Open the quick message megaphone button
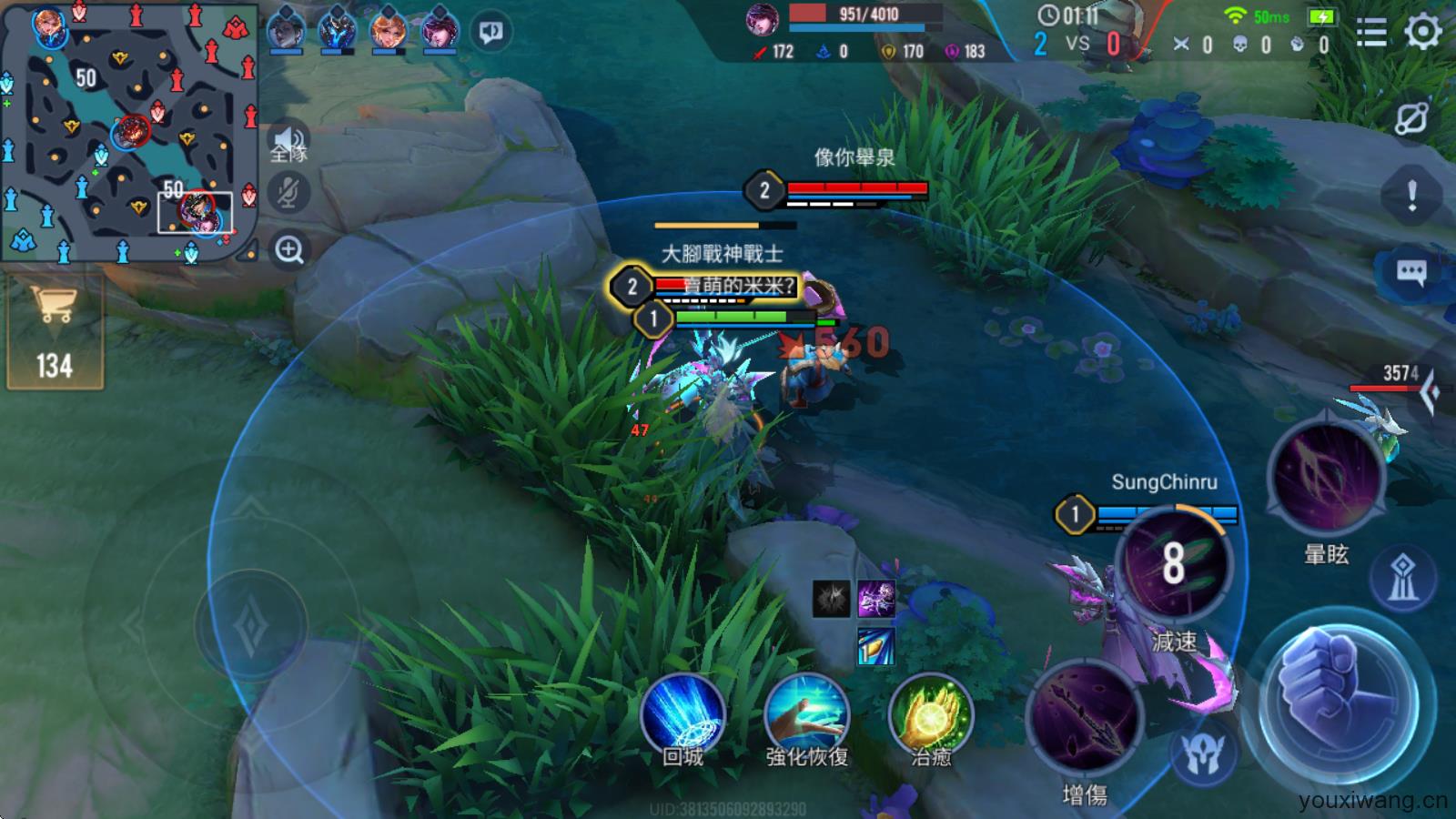 [x=491, y=33]
